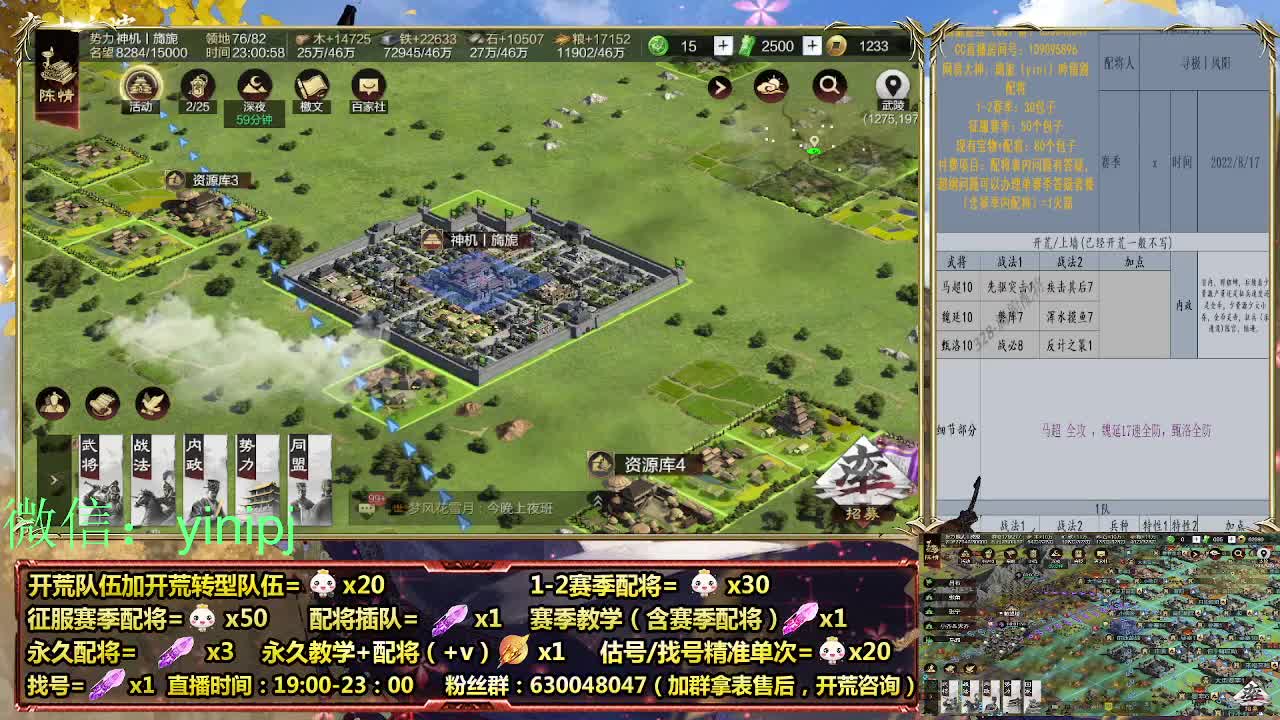Open the 檄文 proclamation icon
Viewport: 1280px width, 720px height.
pyautogui.click(x=313, y=84)
